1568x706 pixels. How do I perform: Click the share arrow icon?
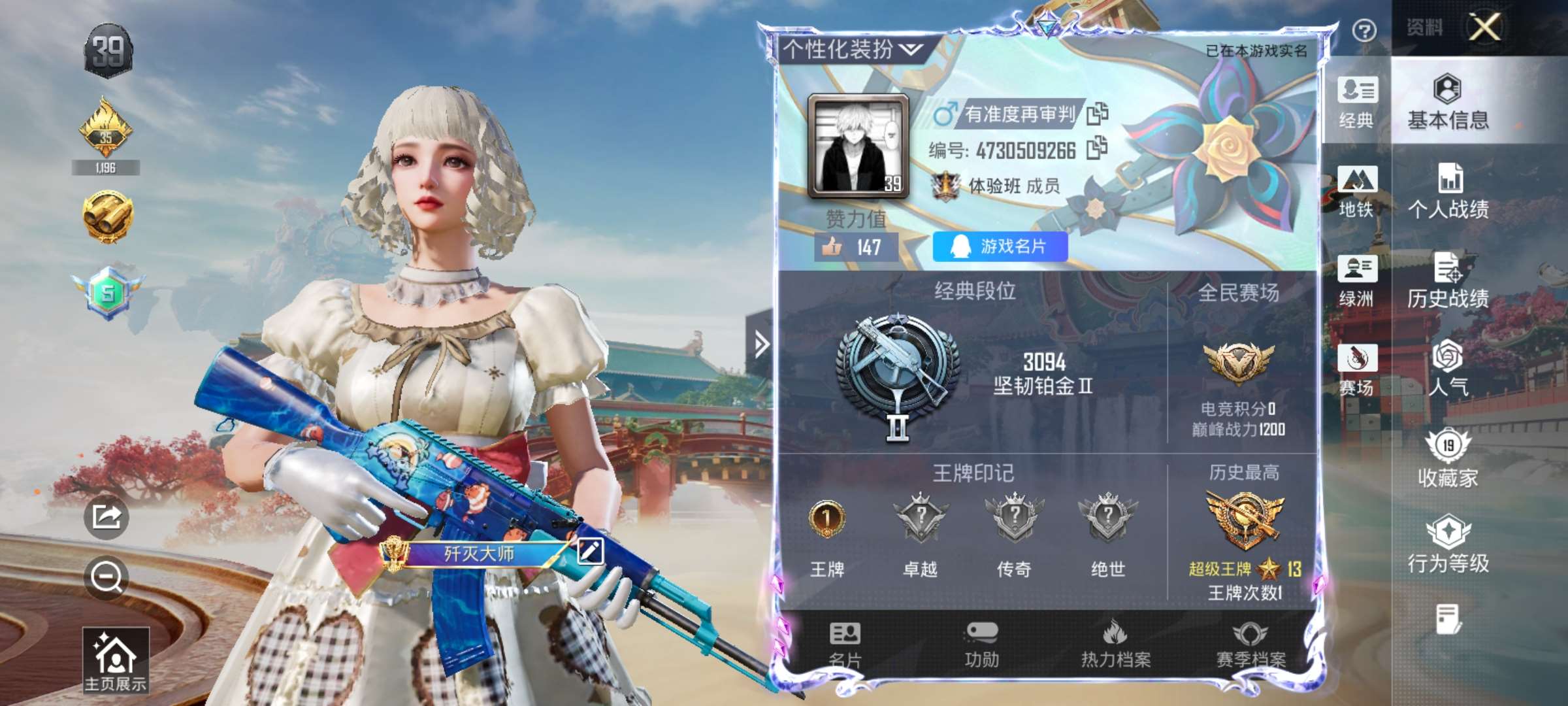tap(106, 517)
